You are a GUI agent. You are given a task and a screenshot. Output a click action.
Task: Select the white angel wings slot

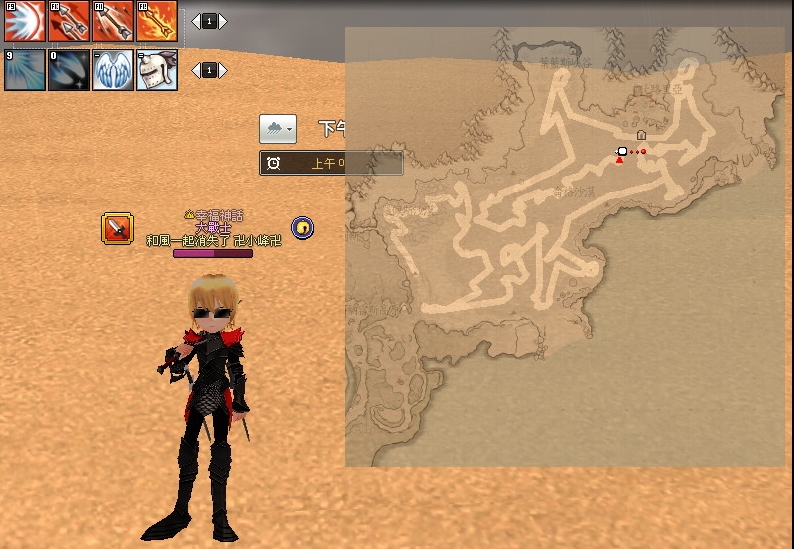[113, 70]
